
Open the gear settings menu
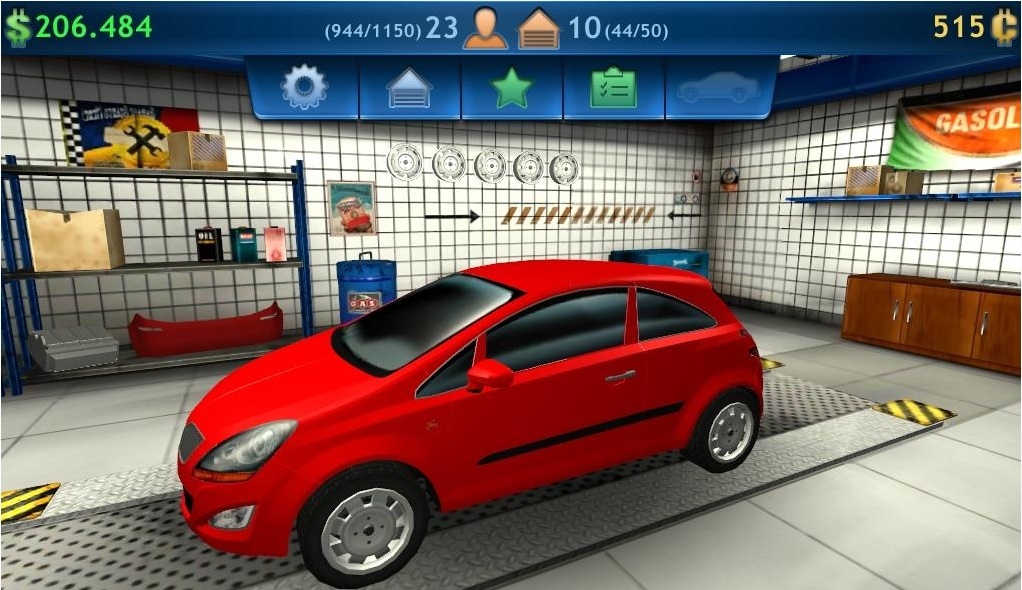[x=304, y=88]
